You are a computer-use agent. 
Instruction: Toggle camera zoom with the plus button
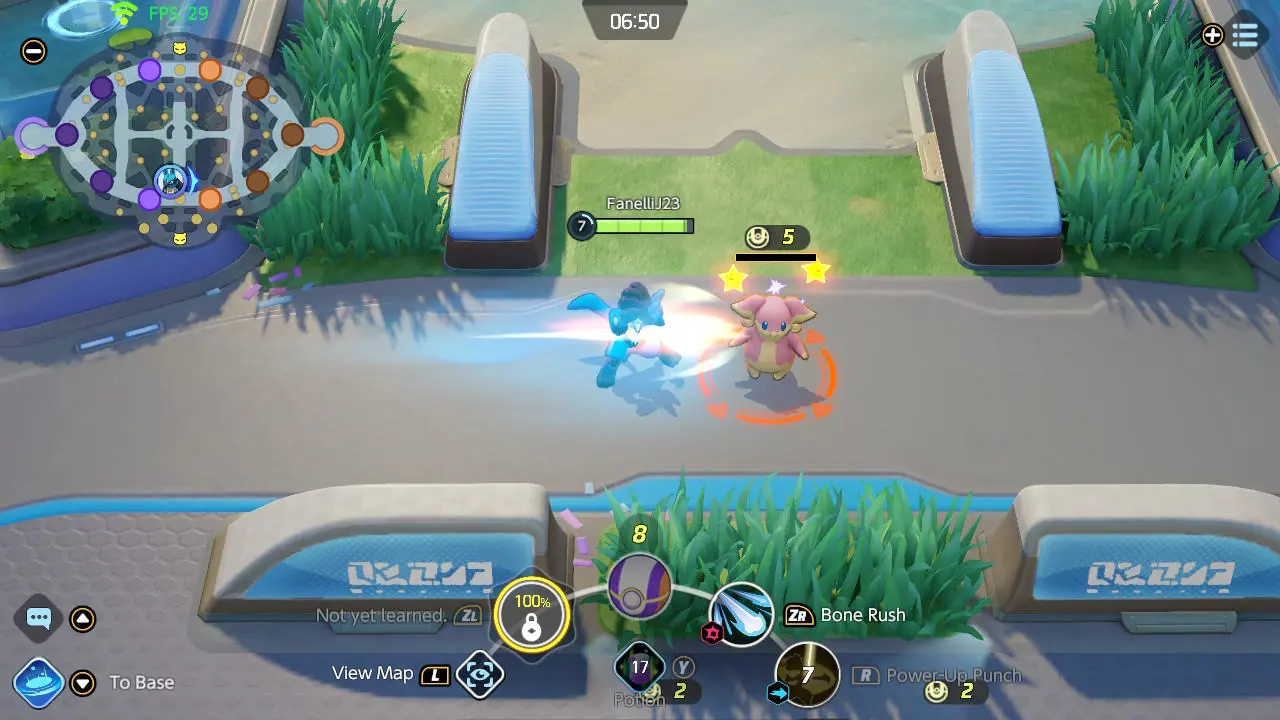pos(1213,35)
